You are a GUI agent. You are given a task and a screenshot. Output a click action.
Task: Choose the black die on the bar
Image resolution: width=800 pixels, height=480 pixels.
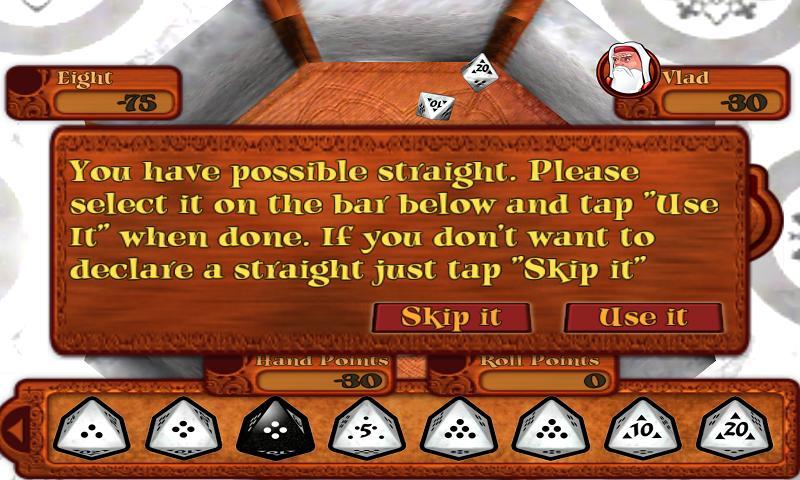coord(275,428)
